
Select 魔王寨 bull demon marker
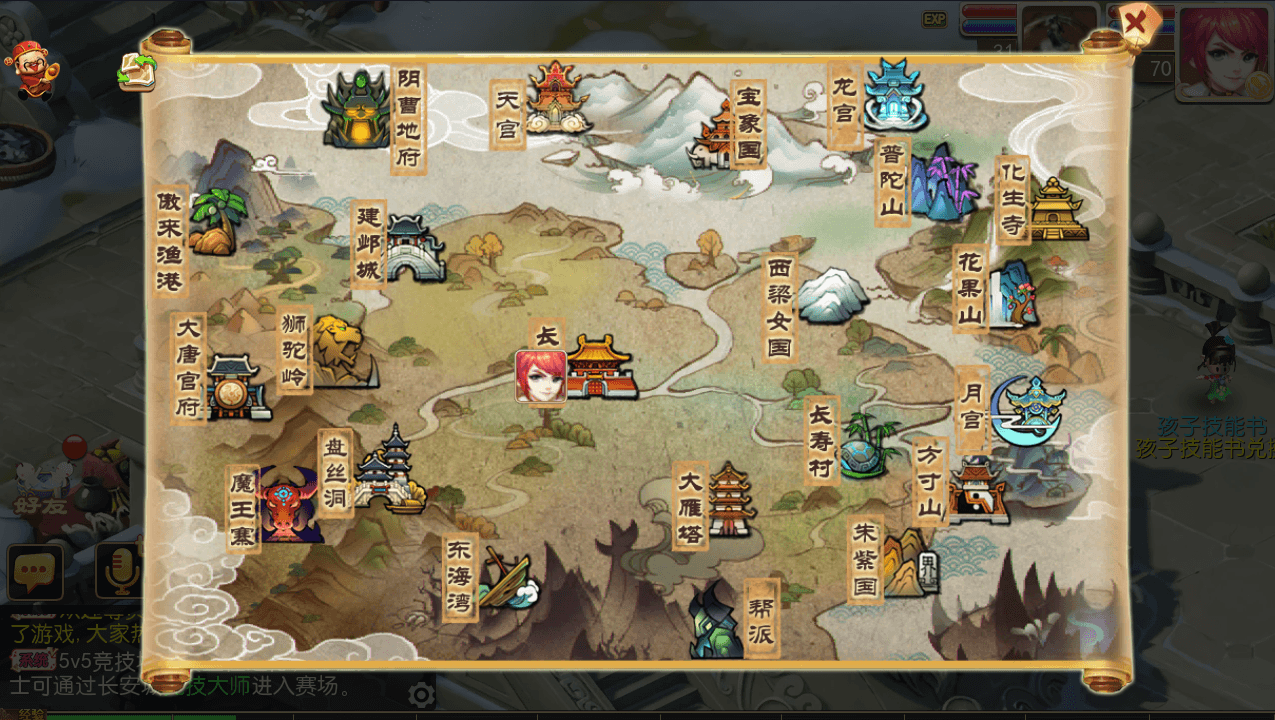point(288,505)
